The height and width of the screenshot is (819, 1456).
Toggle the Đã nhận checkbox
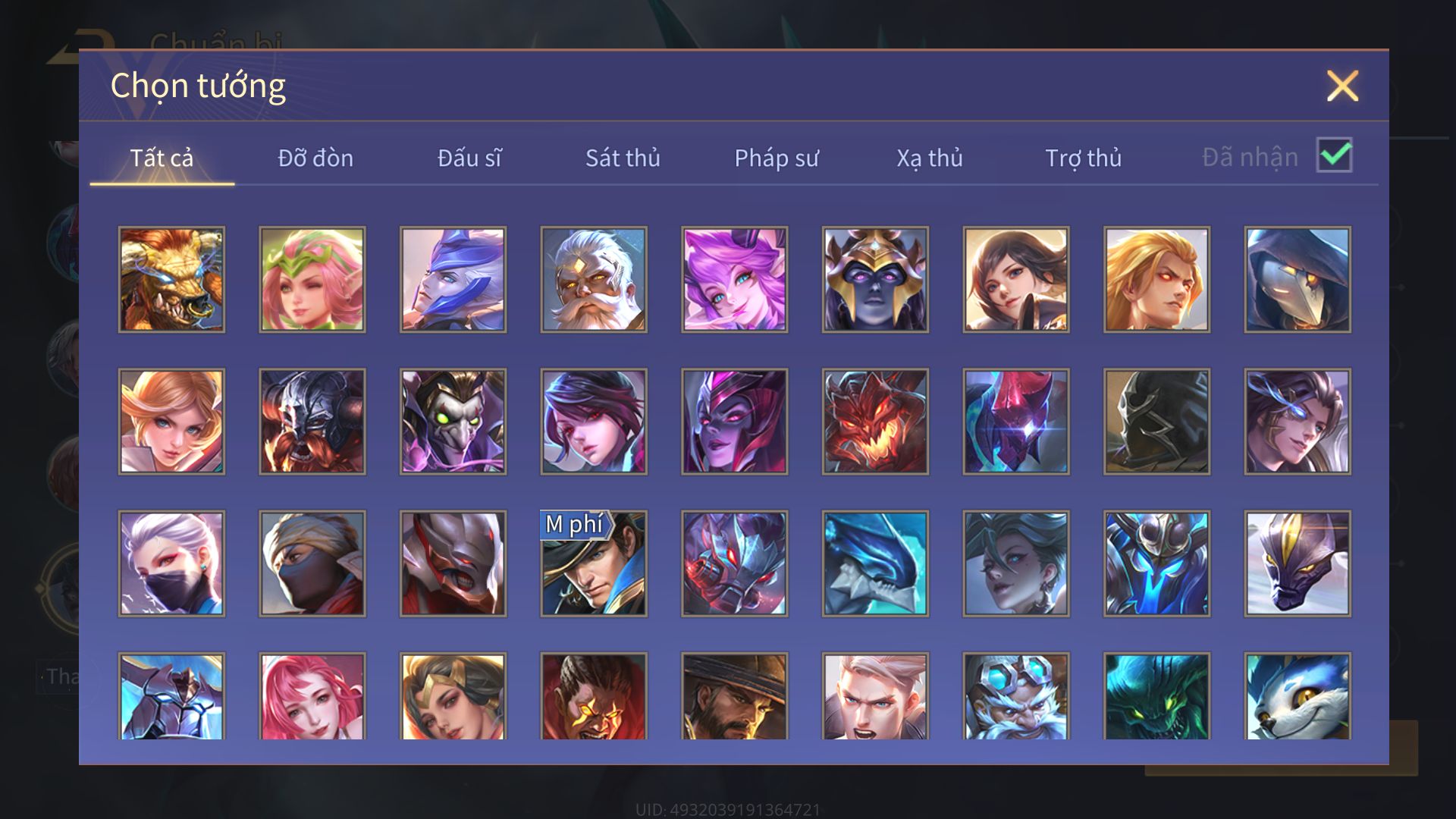[x=1334, y=155]
